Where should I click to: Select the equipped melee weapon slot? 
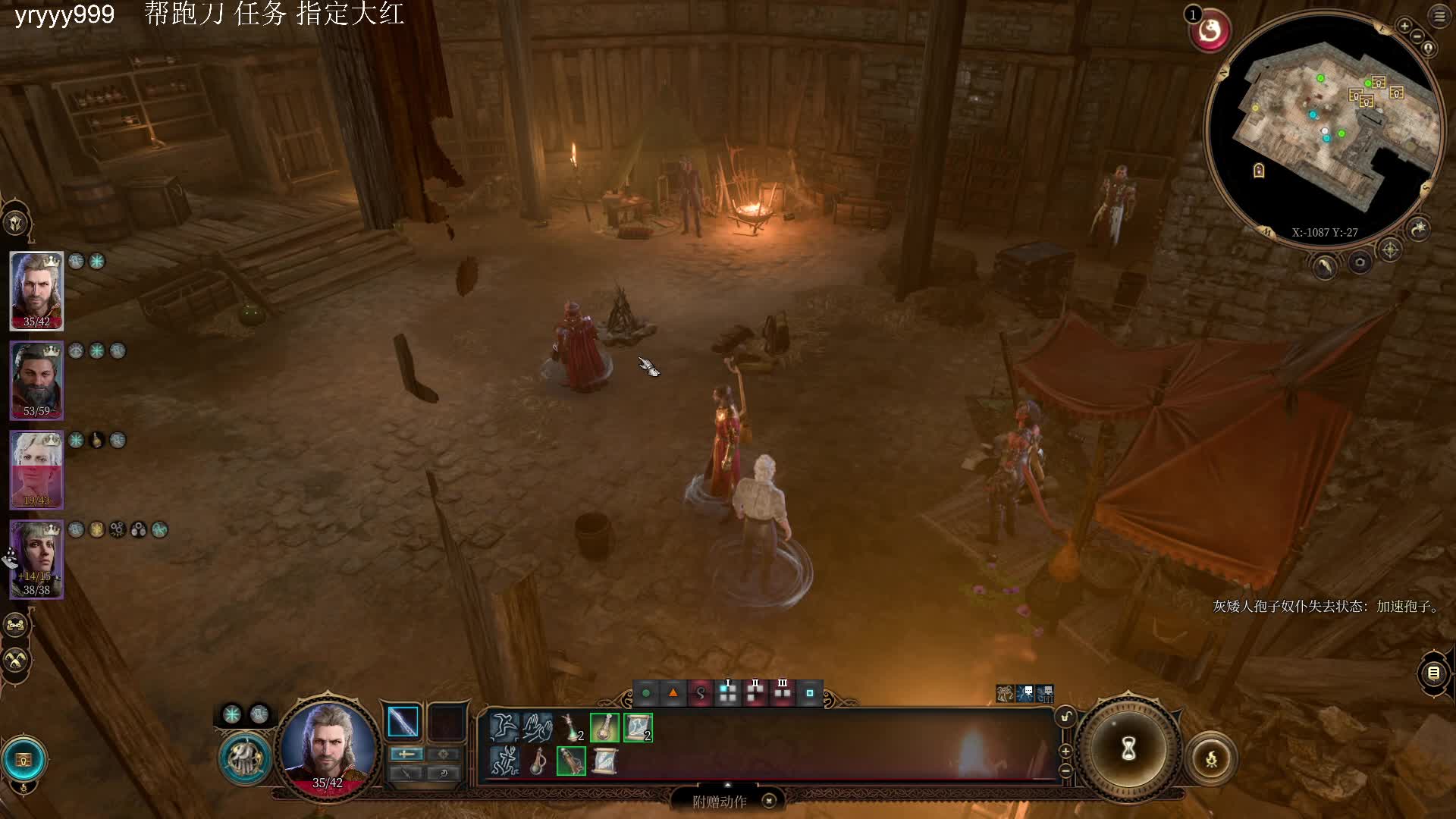(403, 722)
